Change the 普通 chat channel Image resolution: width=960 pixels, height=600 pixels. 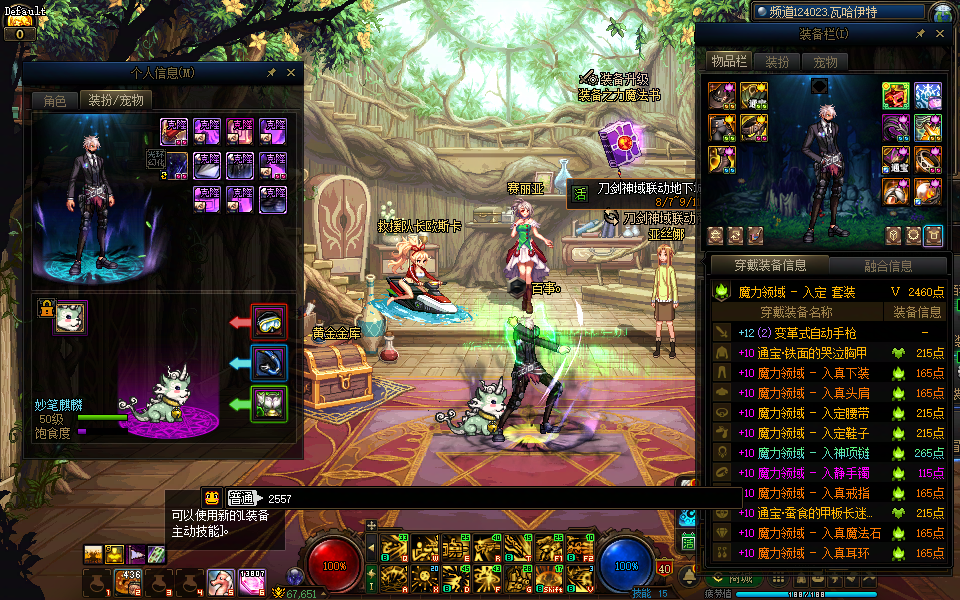click(241, 497)
